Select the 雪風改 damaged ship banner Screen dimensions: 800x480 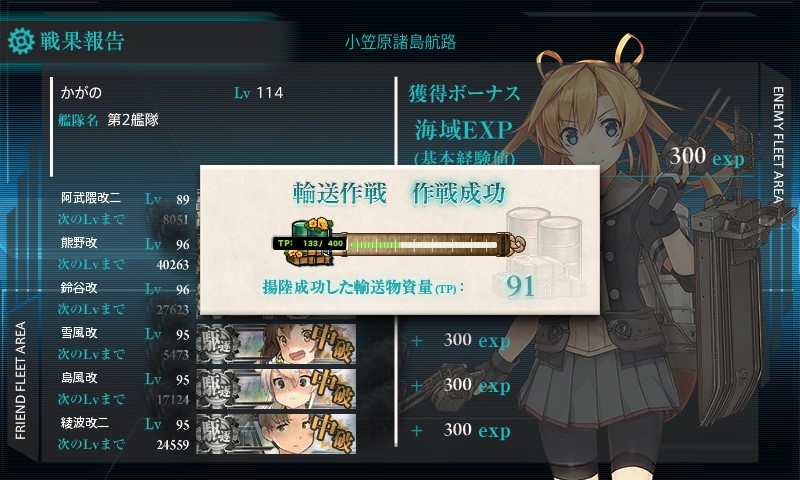click(x=278, y=341)
